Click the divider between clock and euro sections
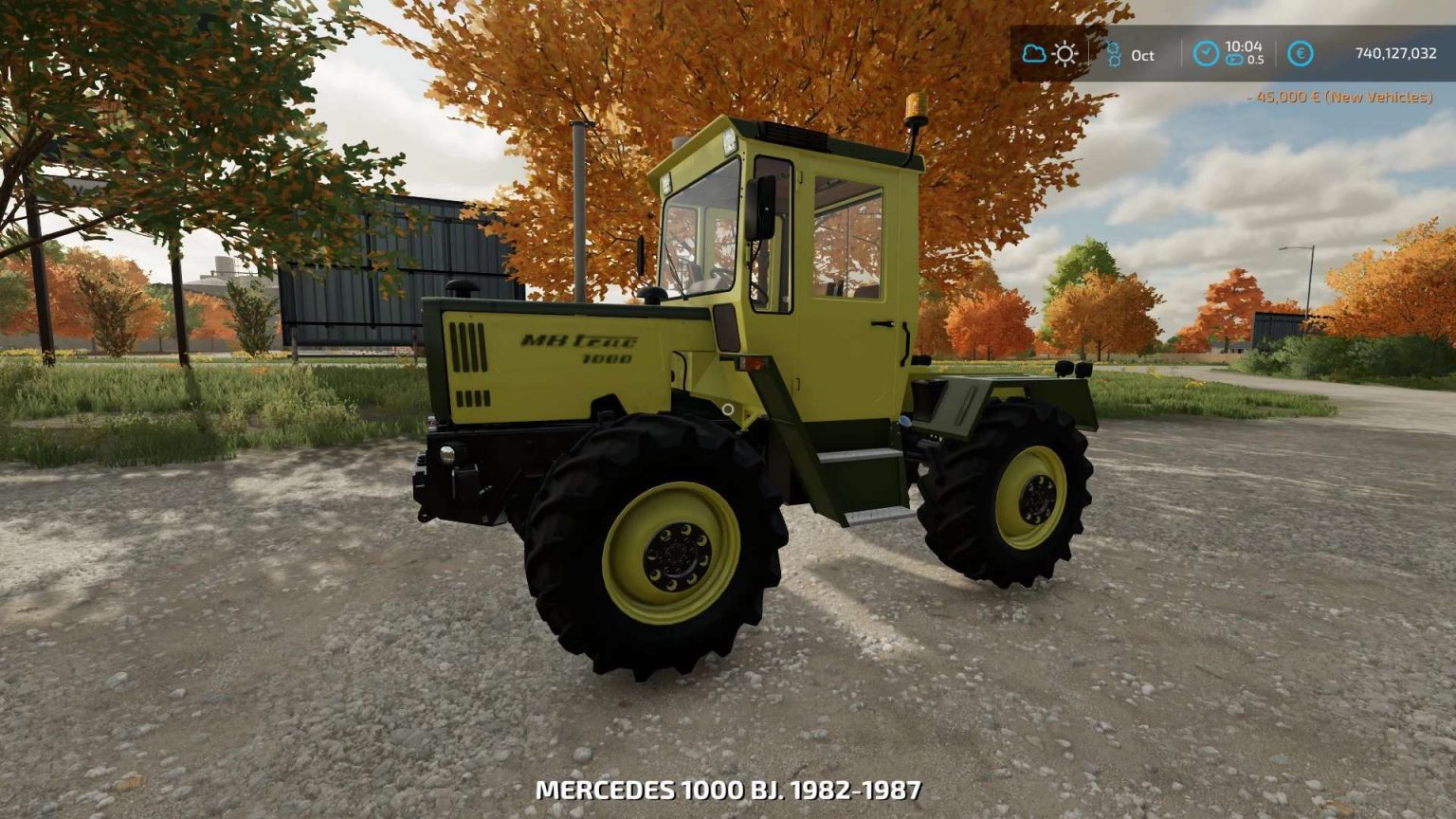 (x=1275, y=54)
